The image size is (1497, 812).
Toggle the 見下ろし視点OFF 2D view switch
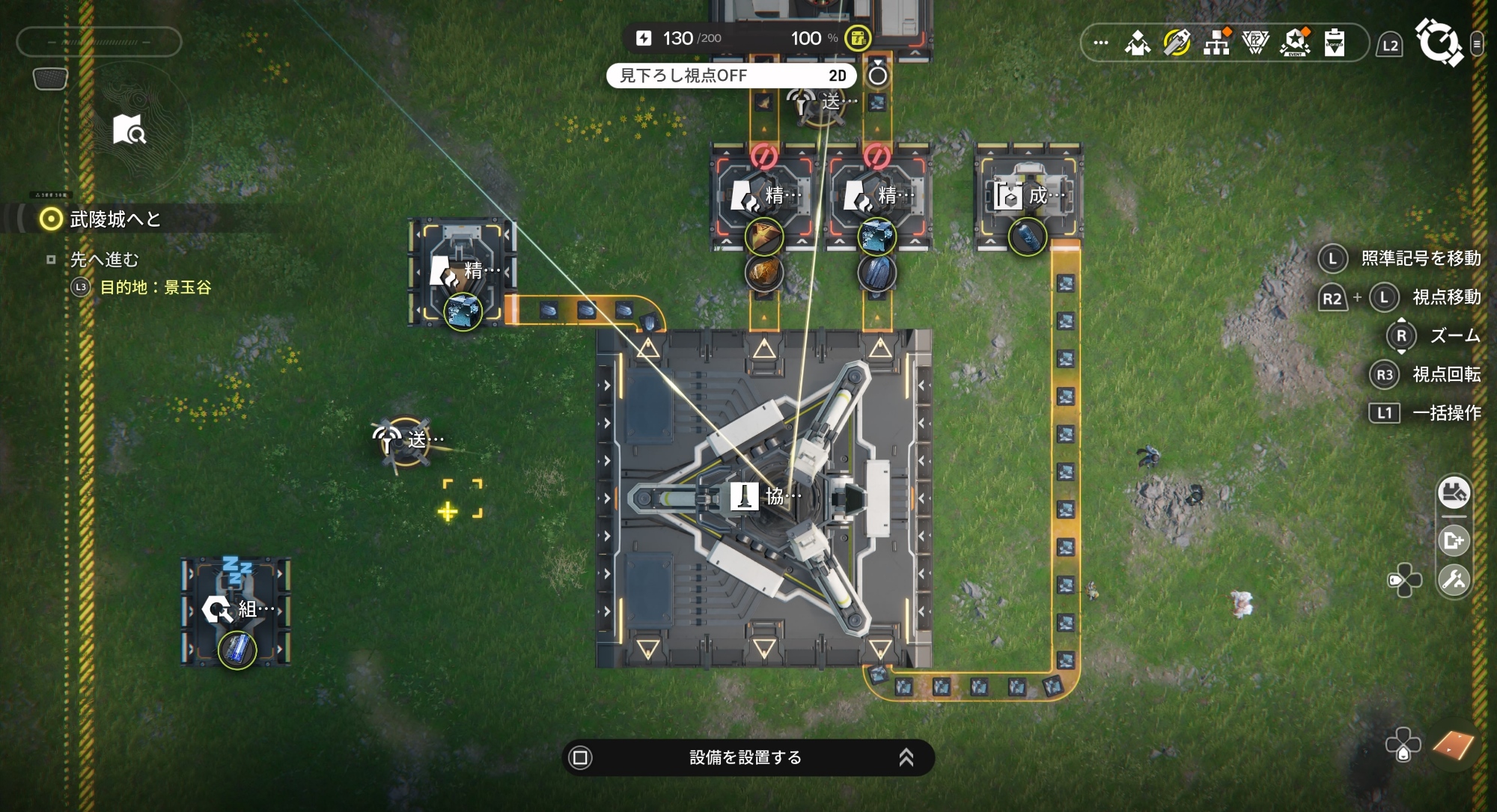pos(731,76)
